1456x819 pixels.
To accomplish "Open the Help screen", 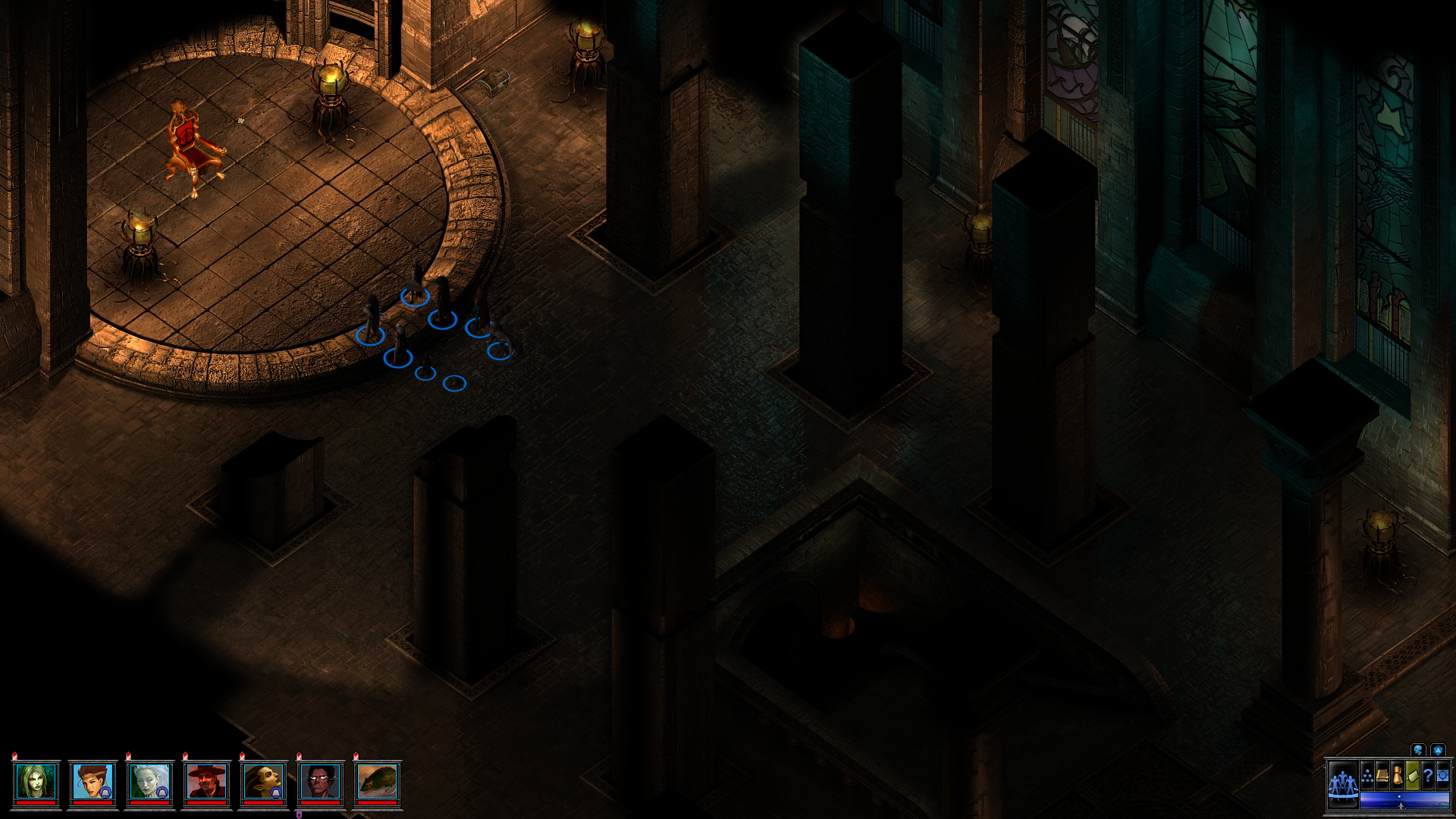I will tap(1427, 776).
